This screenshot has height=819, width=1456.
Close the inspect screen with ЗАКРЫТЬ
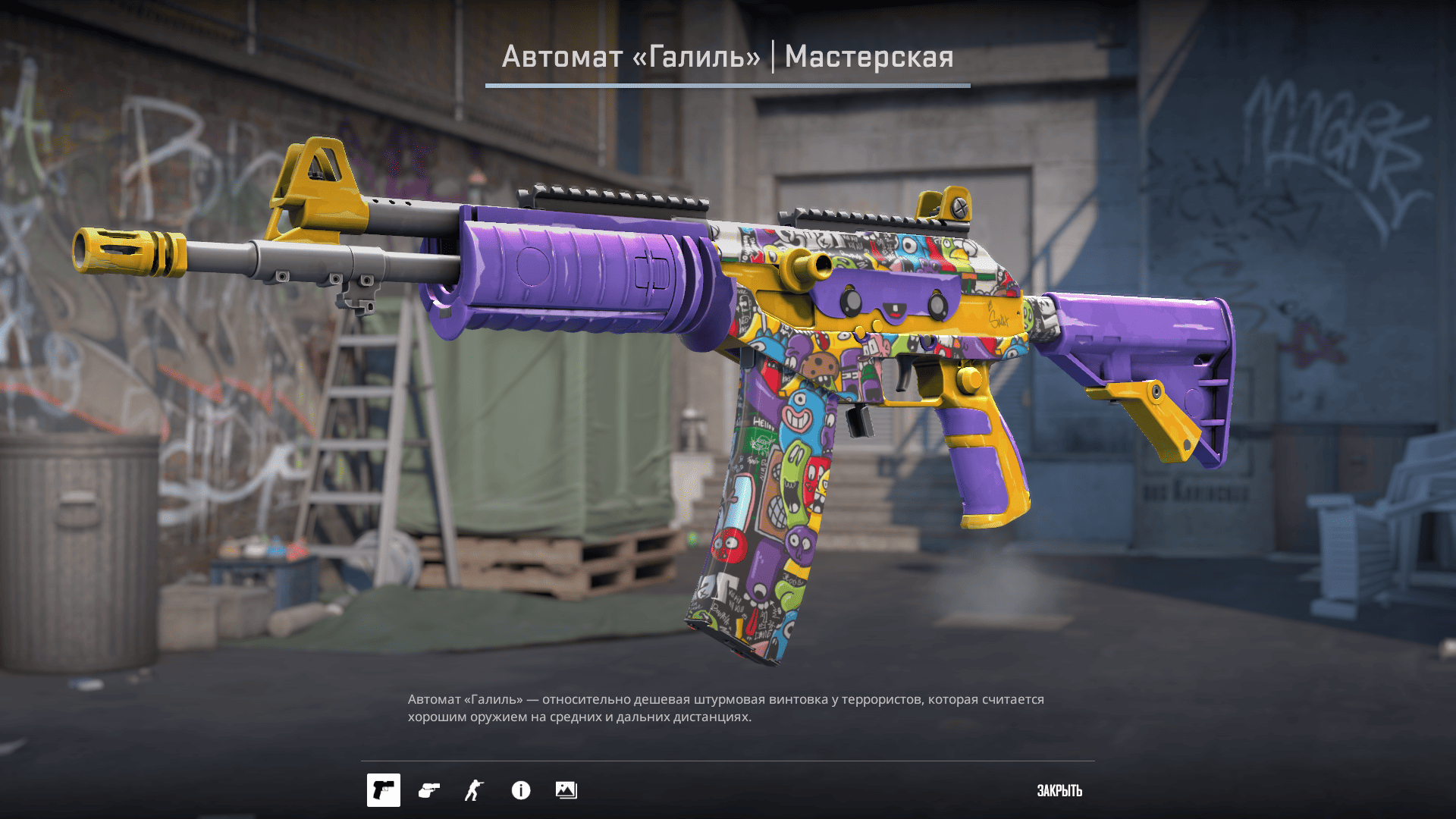[x=1059, y=791]
